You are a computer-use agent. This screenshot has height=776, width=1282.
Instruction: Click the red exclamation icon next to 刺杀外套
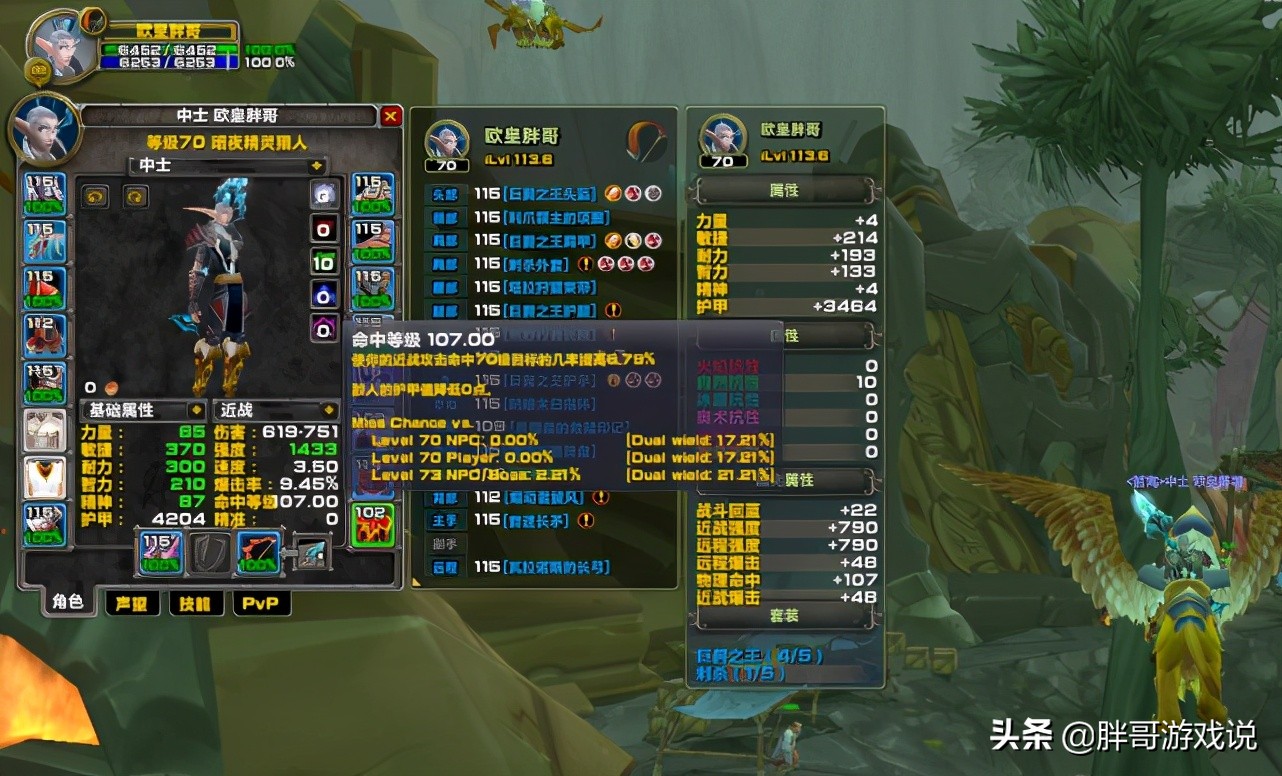point(588,263)
